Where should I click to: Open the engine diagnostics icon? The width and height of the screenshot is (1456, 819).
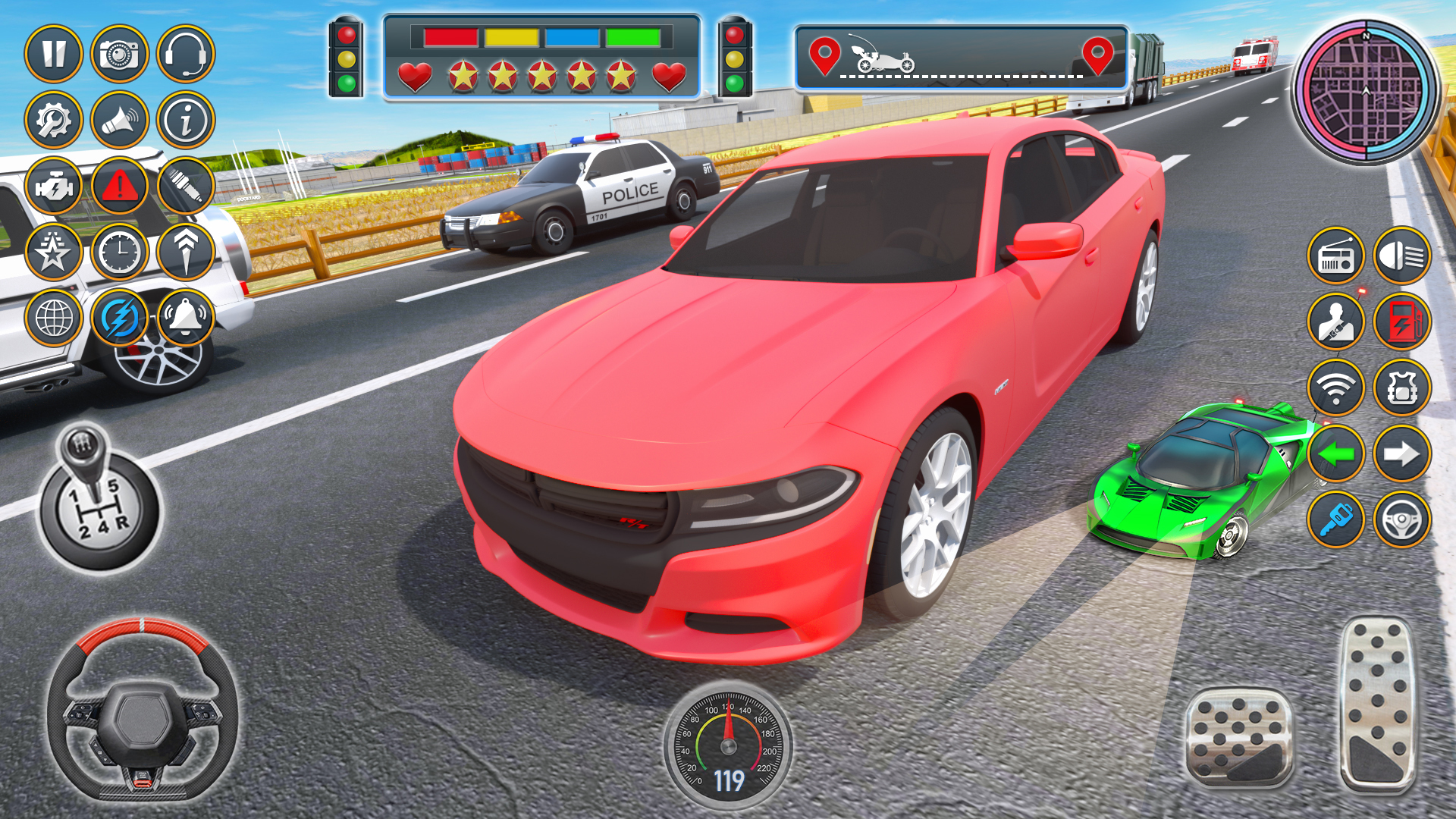click(x=55, y=185)
